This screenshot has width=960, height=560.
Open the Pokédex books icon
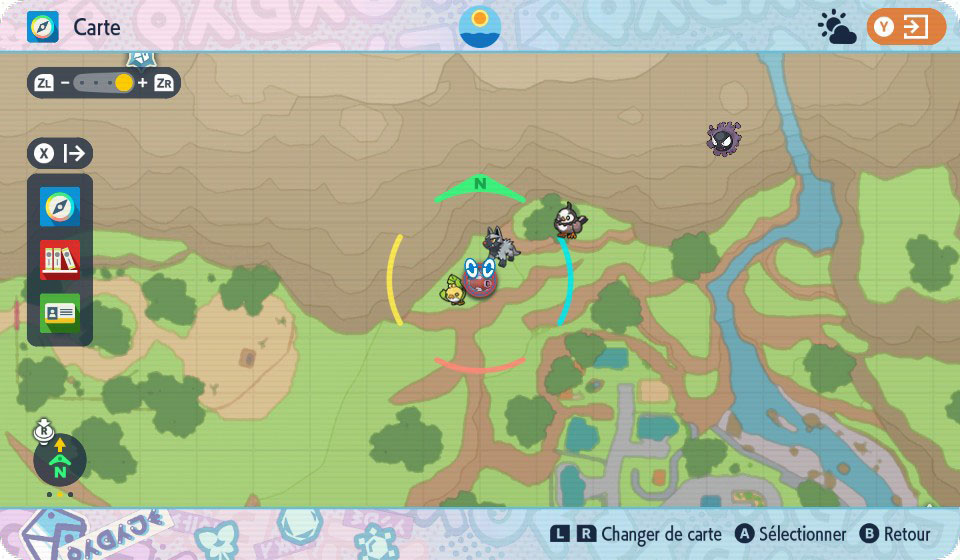pos(60,260)
